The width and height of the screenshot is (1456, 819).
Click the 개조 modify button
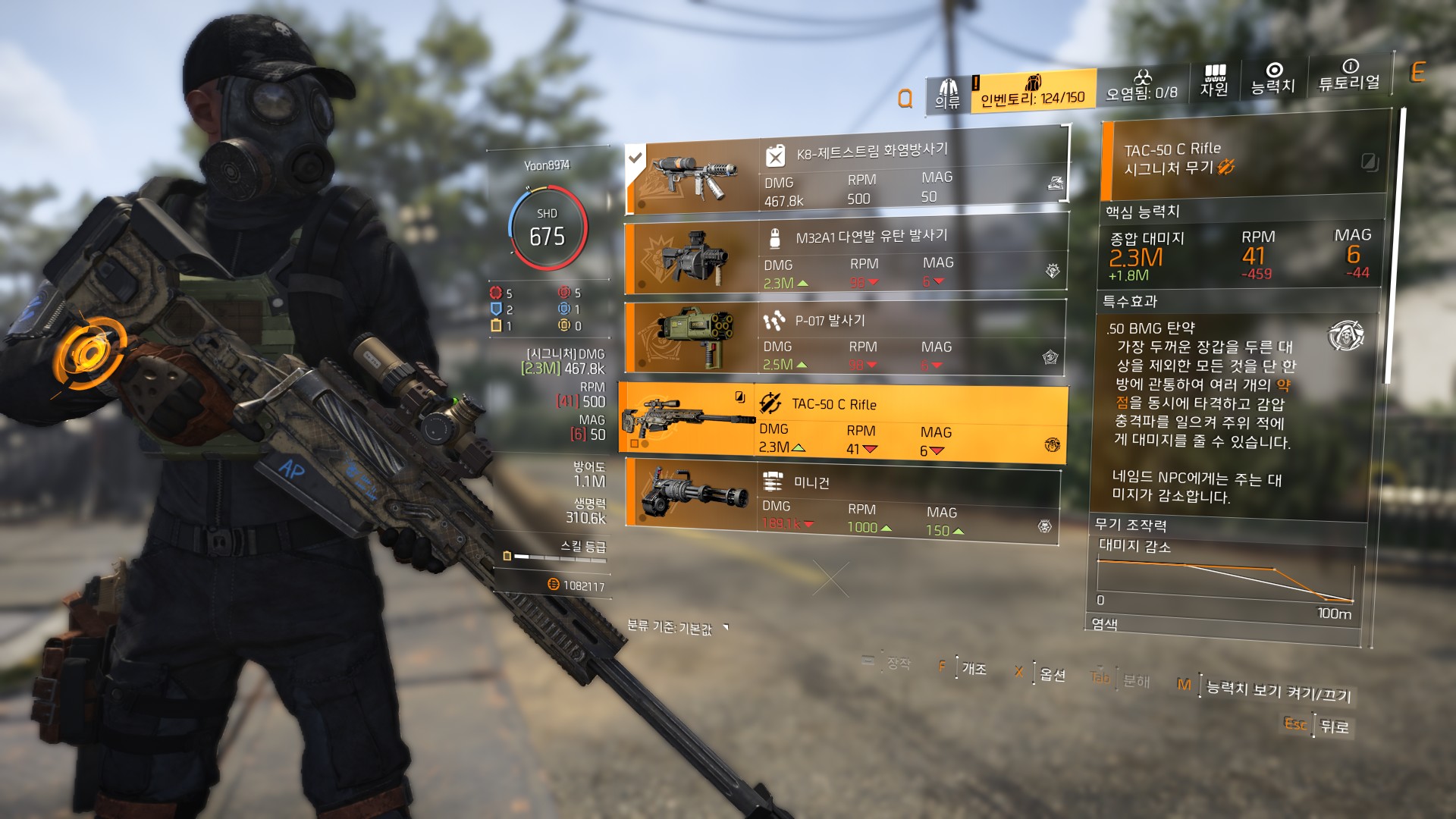974,669
